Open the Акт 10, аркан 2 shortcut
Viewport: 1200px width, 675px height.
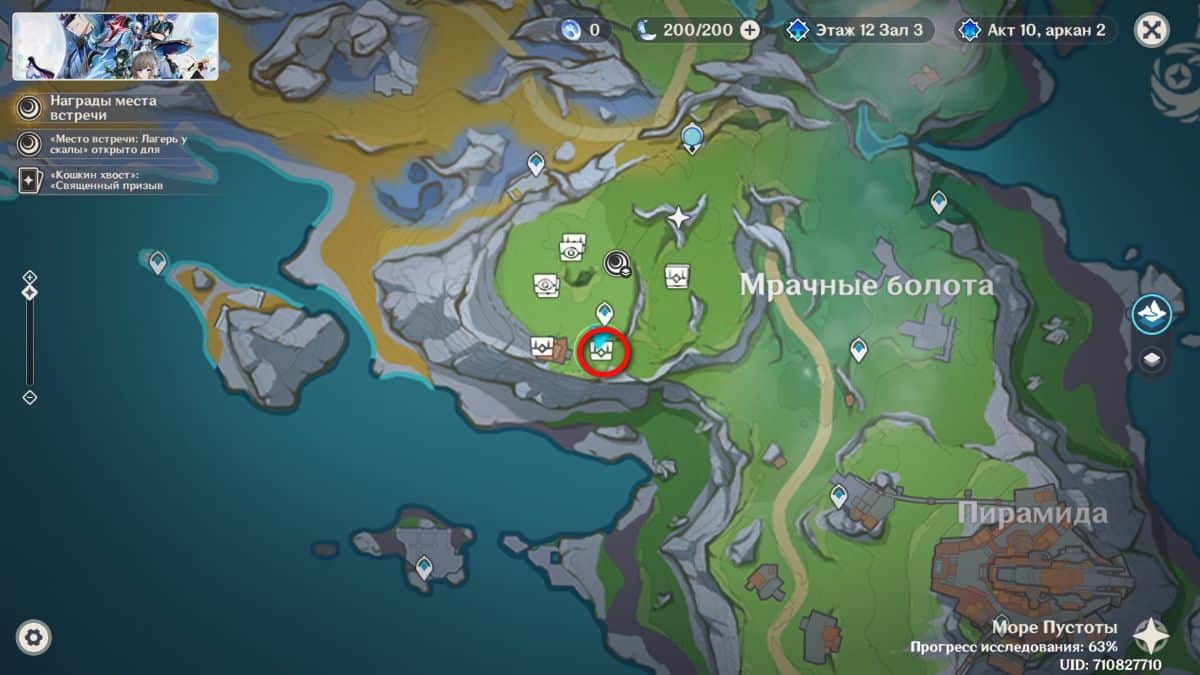click(x=1035, y=30)
